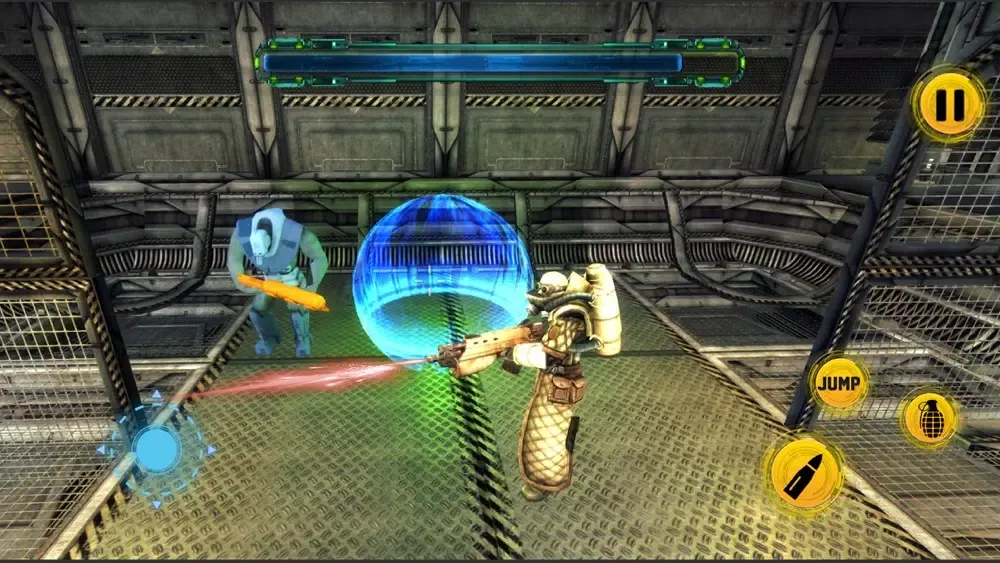Tap the JUMP button

838,383
